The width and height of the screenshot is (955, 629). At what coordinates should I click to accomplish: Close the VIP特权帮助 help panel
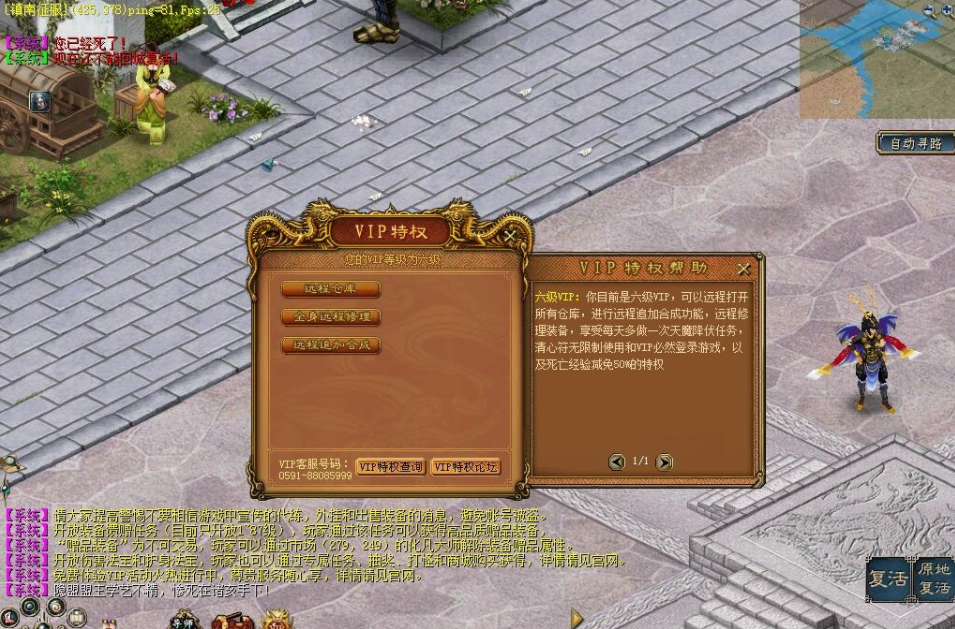[743, 269]
